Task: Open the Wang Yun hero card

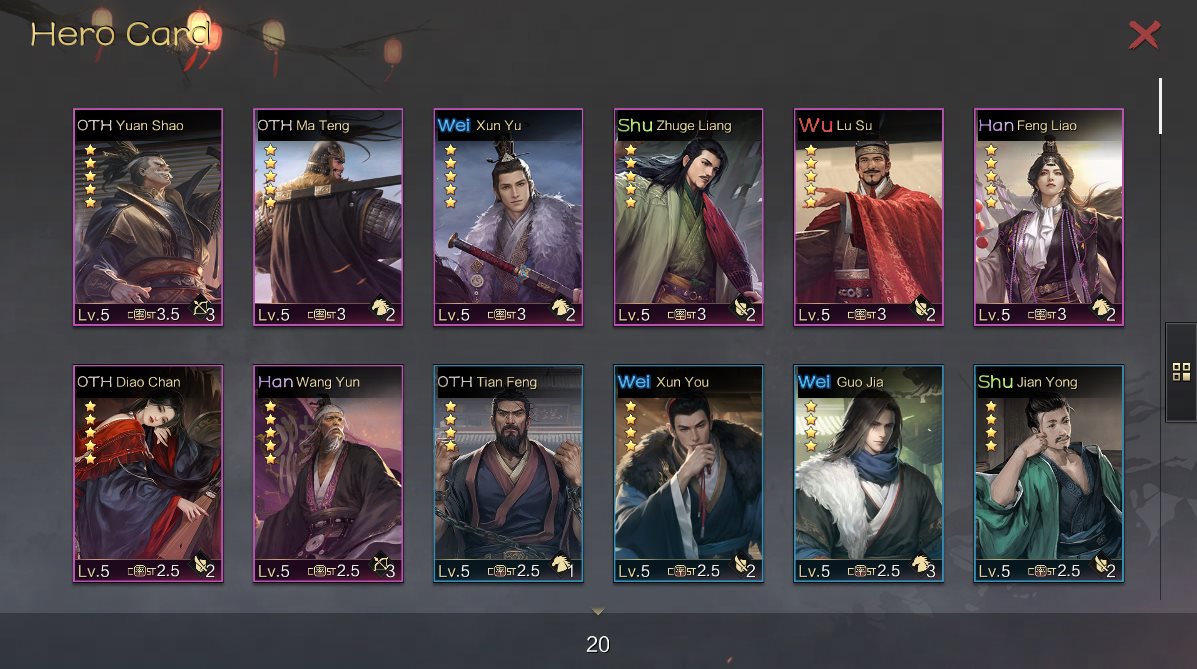Action: (x=328, y=473)
